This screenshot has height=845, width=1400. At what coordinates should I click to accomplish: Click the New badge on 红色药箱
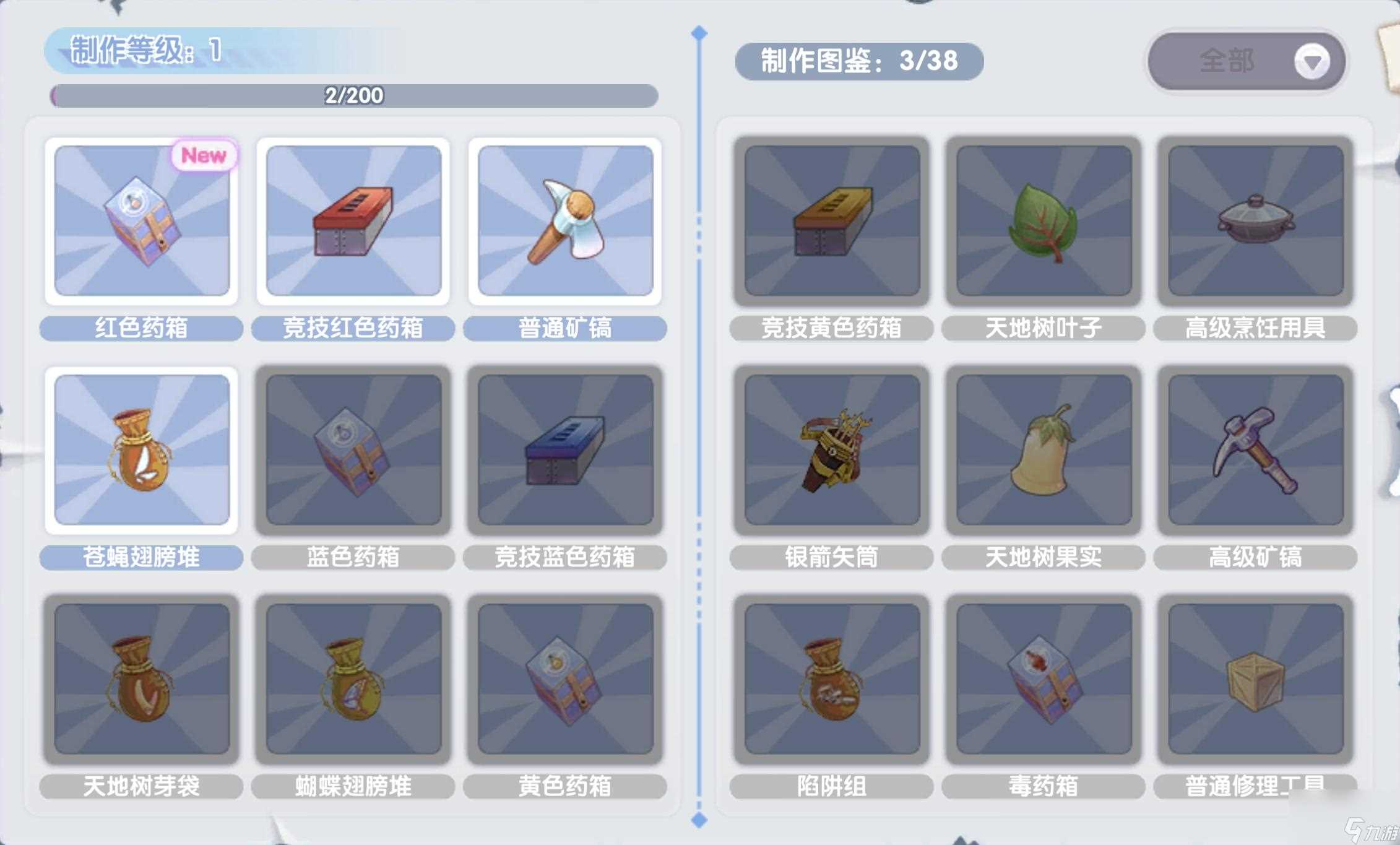point(203,157)
